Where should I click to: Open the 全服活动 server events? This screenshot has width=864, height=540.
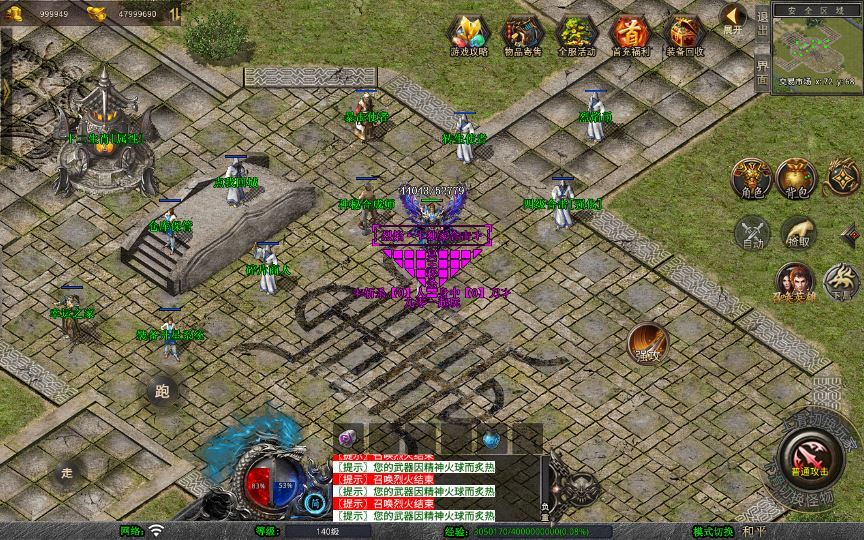[x=574, y=34]
